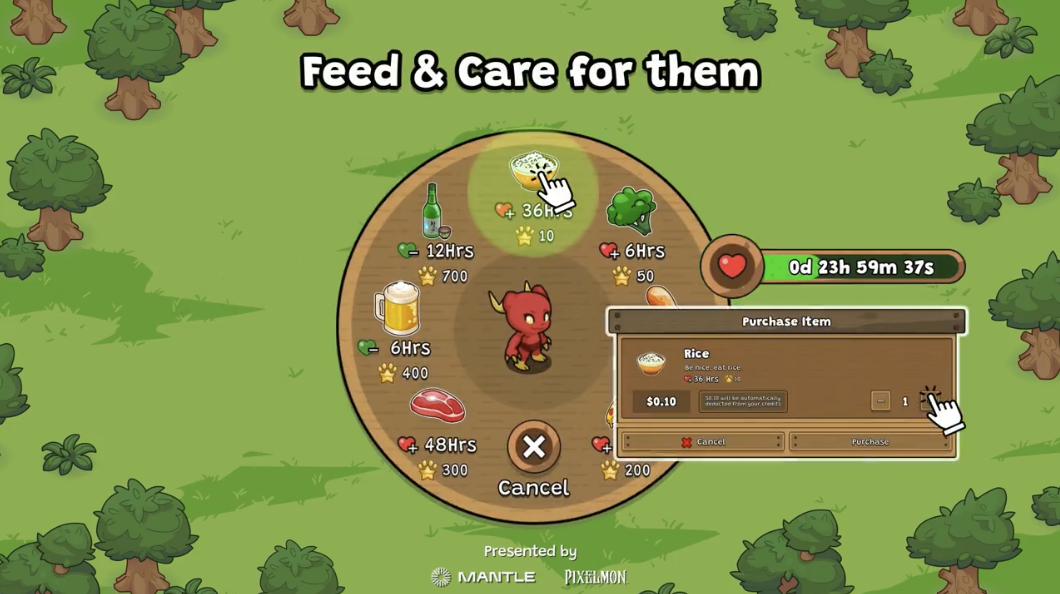Choose the broccoli food option
This screenshot has width=1060, height=594.
[630, 211]
